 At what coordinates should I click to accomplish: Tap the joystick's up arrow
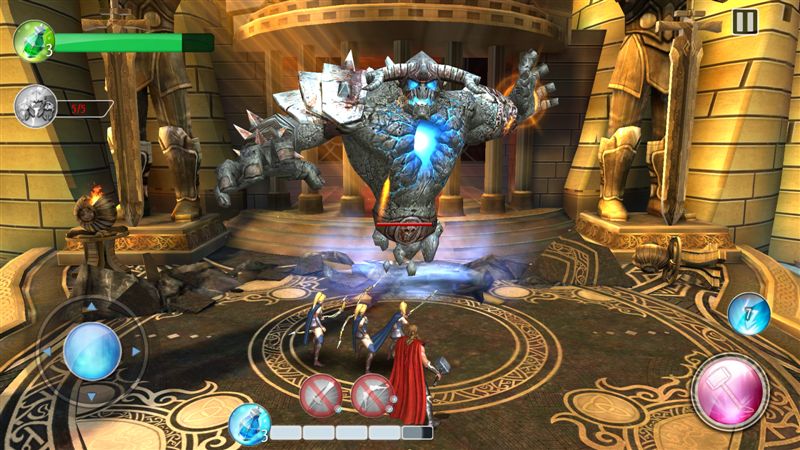pyautogui.click(x=92, y=307)
